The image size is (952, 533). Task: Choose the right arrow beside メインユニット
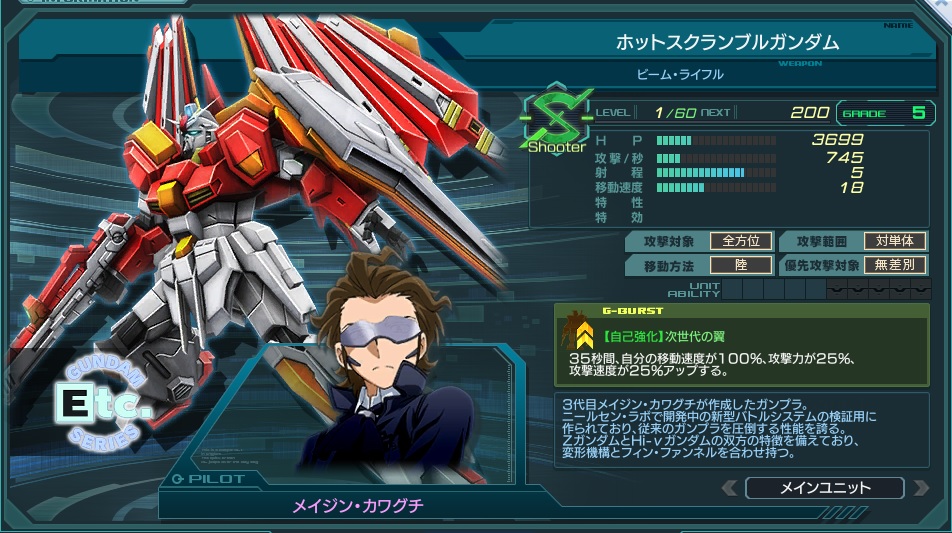[x=918, y=488]
